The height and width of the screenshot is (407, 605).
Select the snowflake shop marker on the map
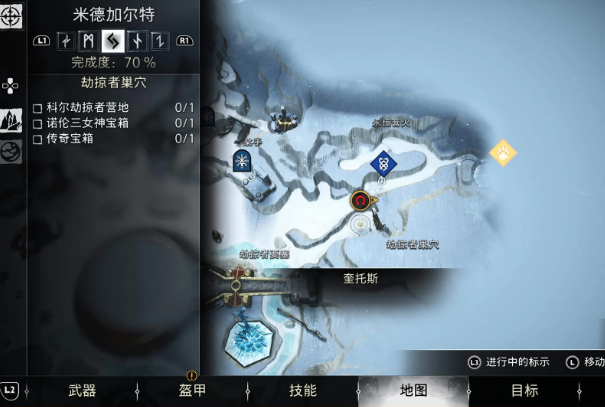pos(242,161)
